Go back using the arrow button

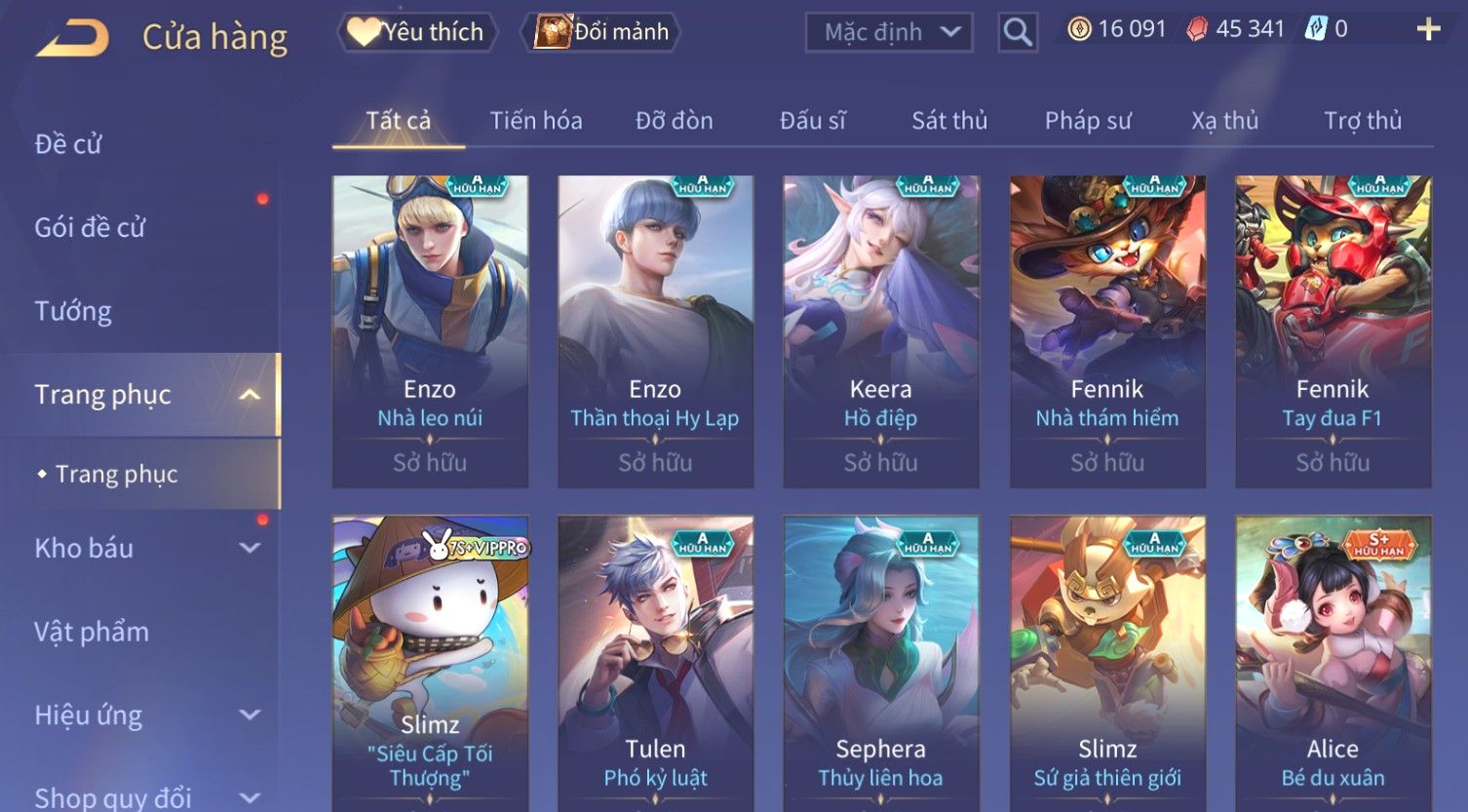[73, 38]
